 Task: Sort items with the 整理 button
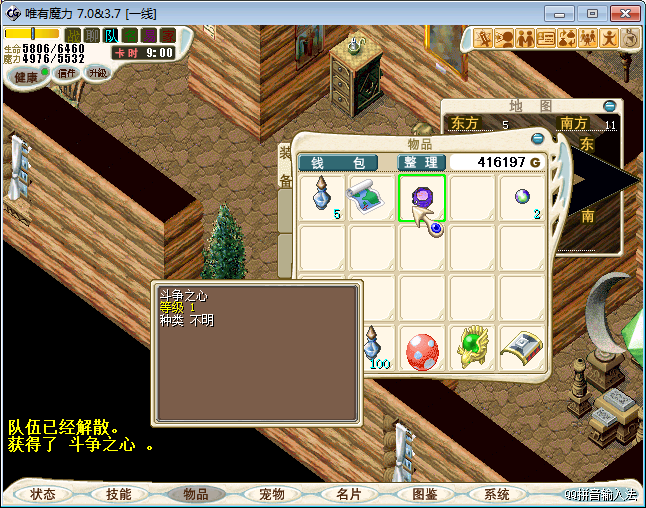click(421, 163)
